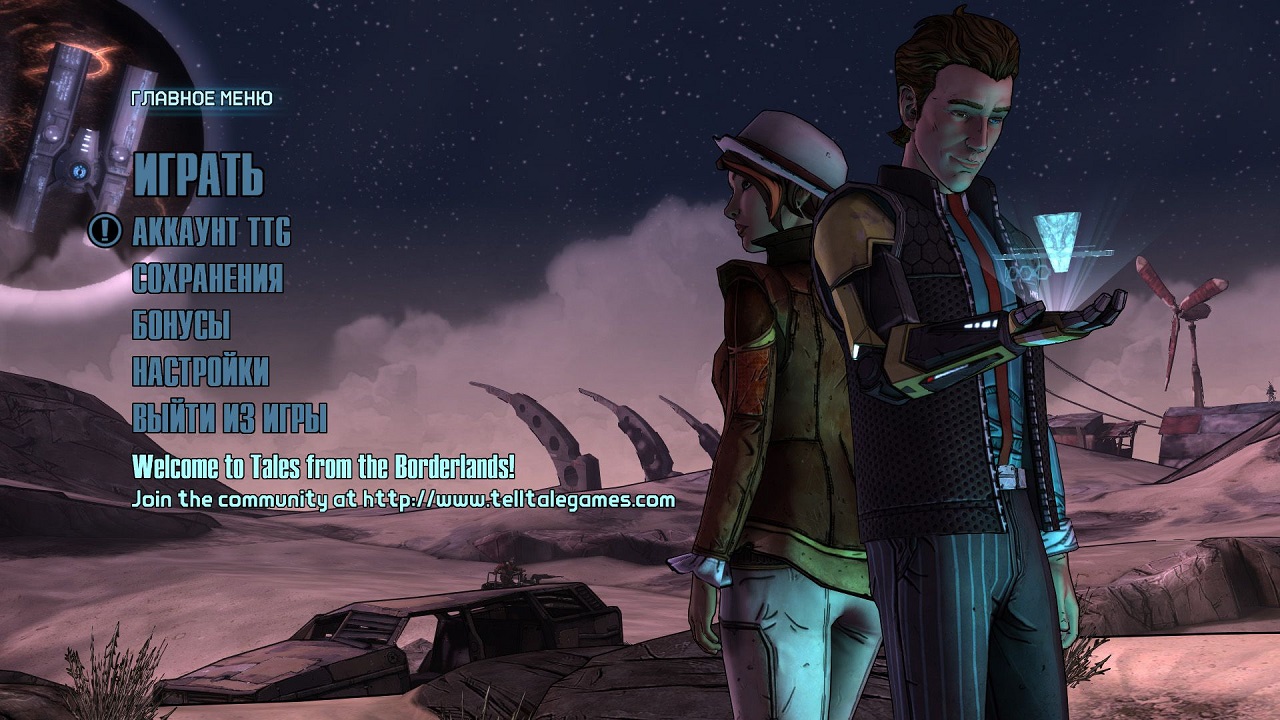Open НАСТРОЙКИ settings
Viewport: 1280px width, 720px height.
click(200, 371)
